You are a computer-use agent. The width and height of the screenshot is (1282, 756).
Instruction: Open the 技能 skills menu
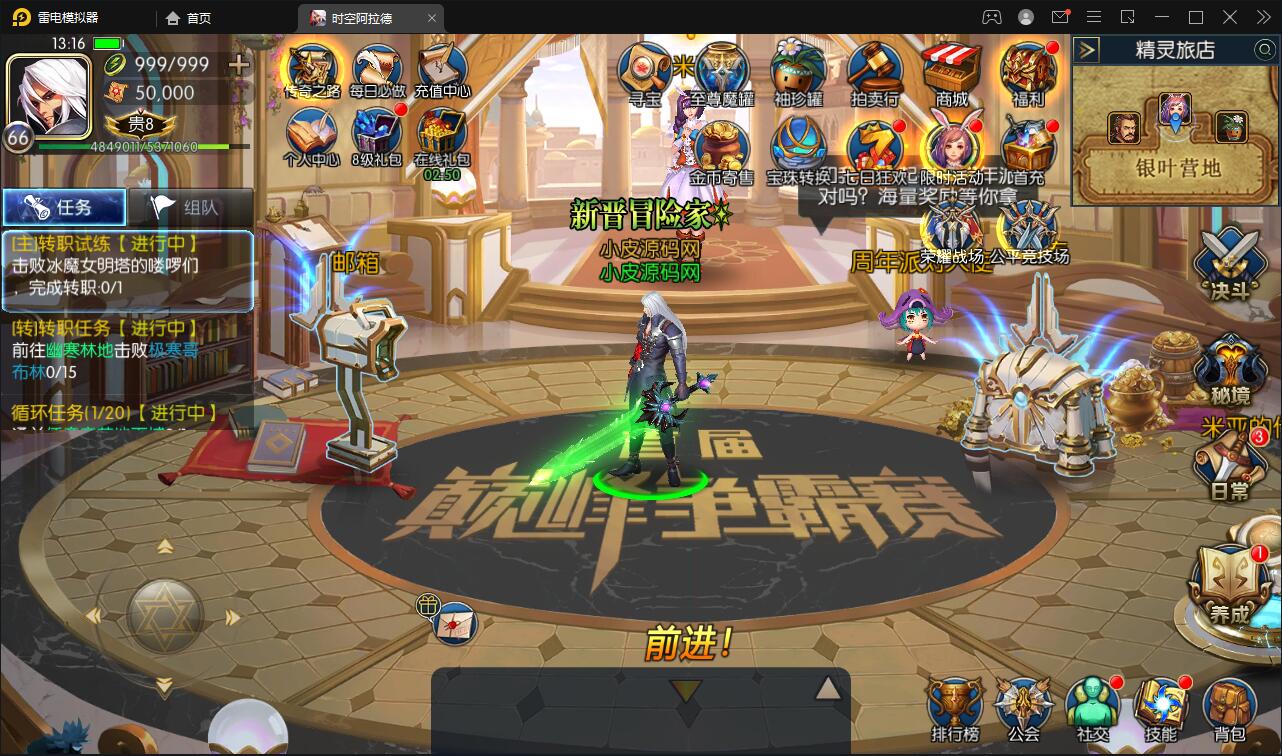coord(1160,708)
